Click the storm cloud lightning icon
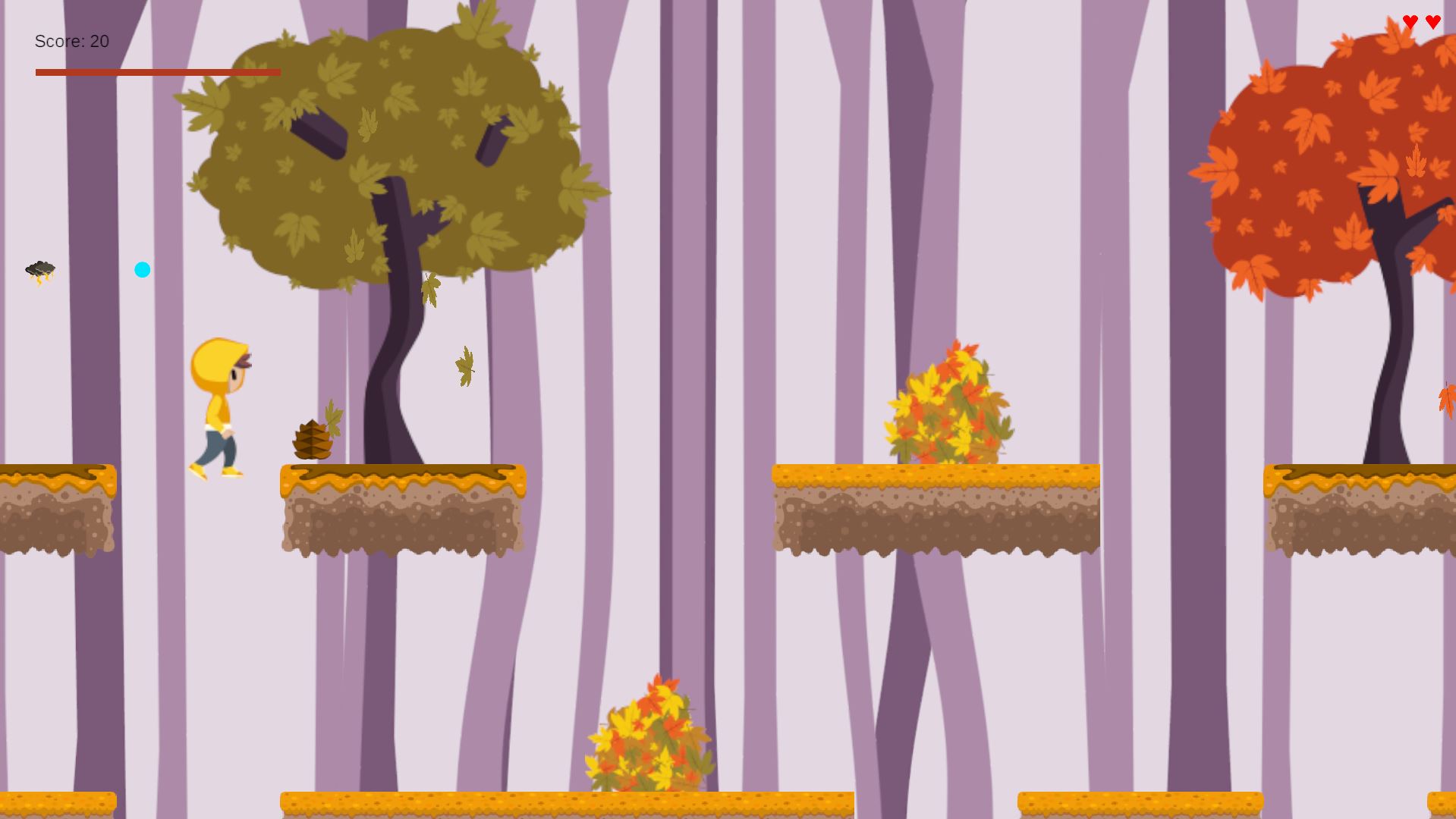Screen dimensions: 1456x819 pyautogui.click(x=39, y=271)
